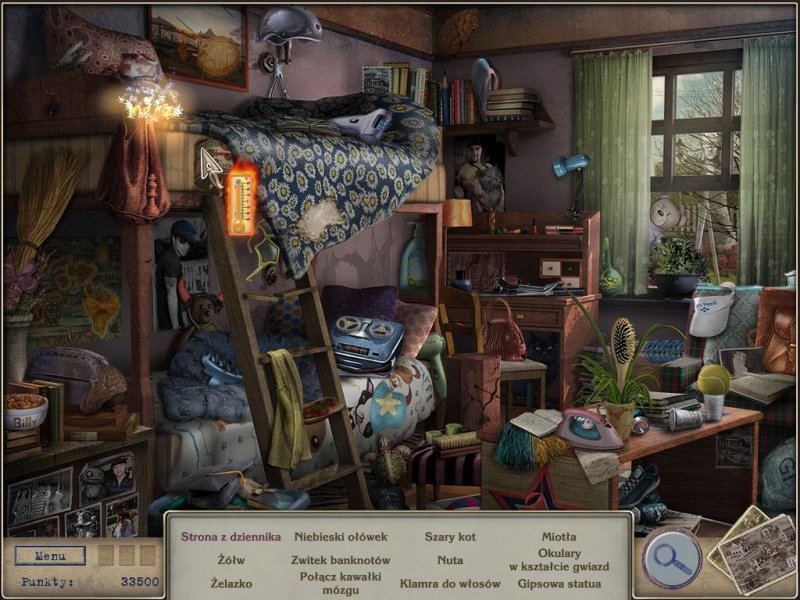
Task: Open the Menu button
Action: pos(50,555)
